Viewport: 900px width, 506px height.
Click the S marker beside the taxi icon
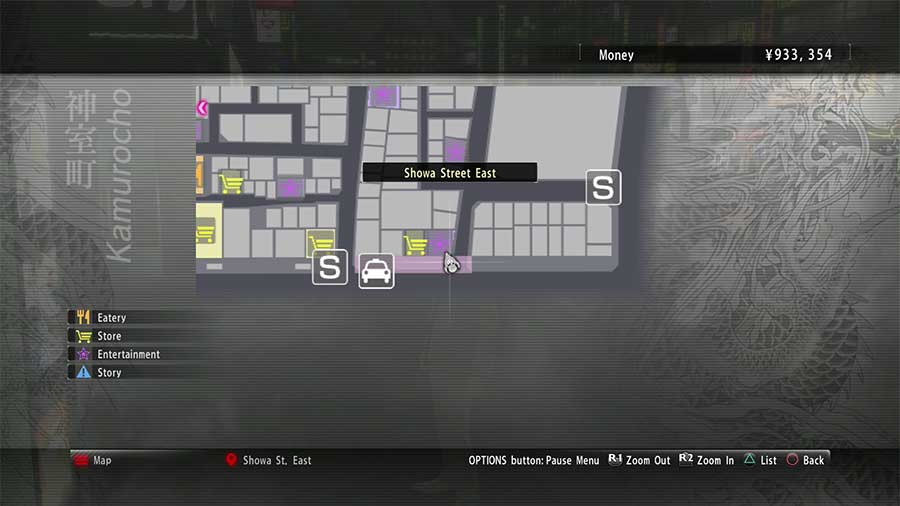point(330,267)
